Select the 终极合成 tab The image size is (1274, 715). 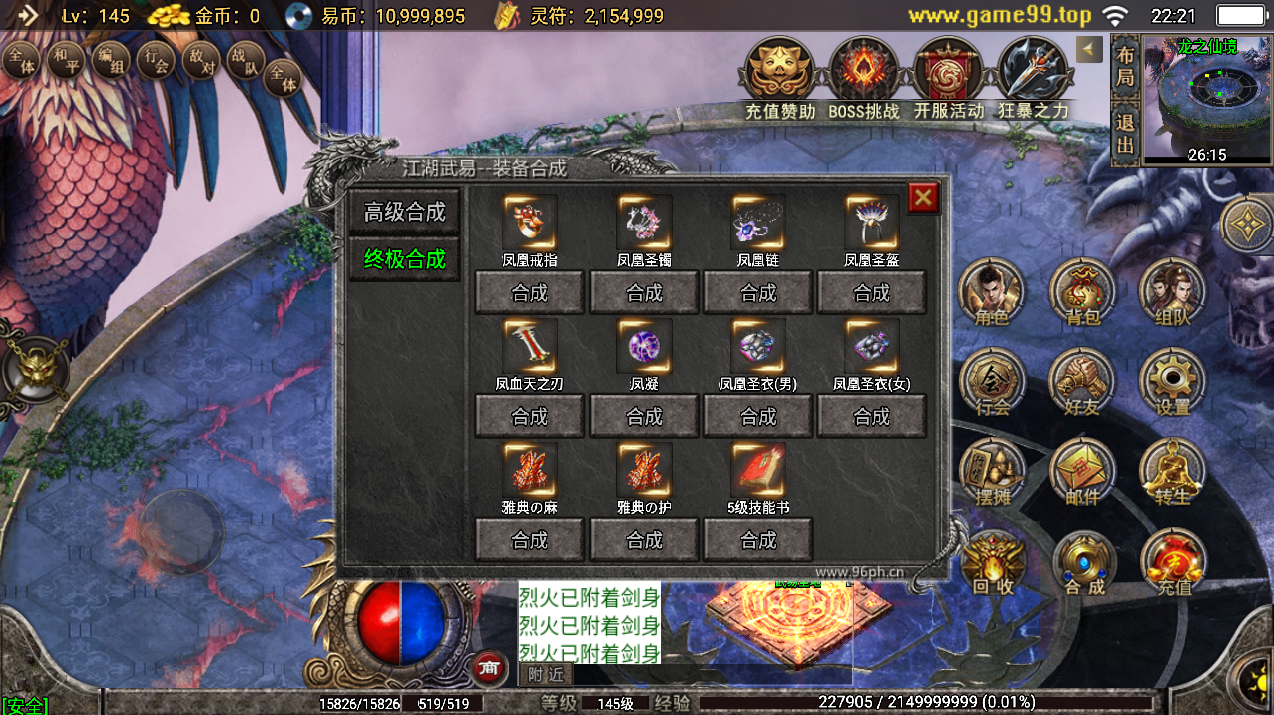click(x=405, y=259)
